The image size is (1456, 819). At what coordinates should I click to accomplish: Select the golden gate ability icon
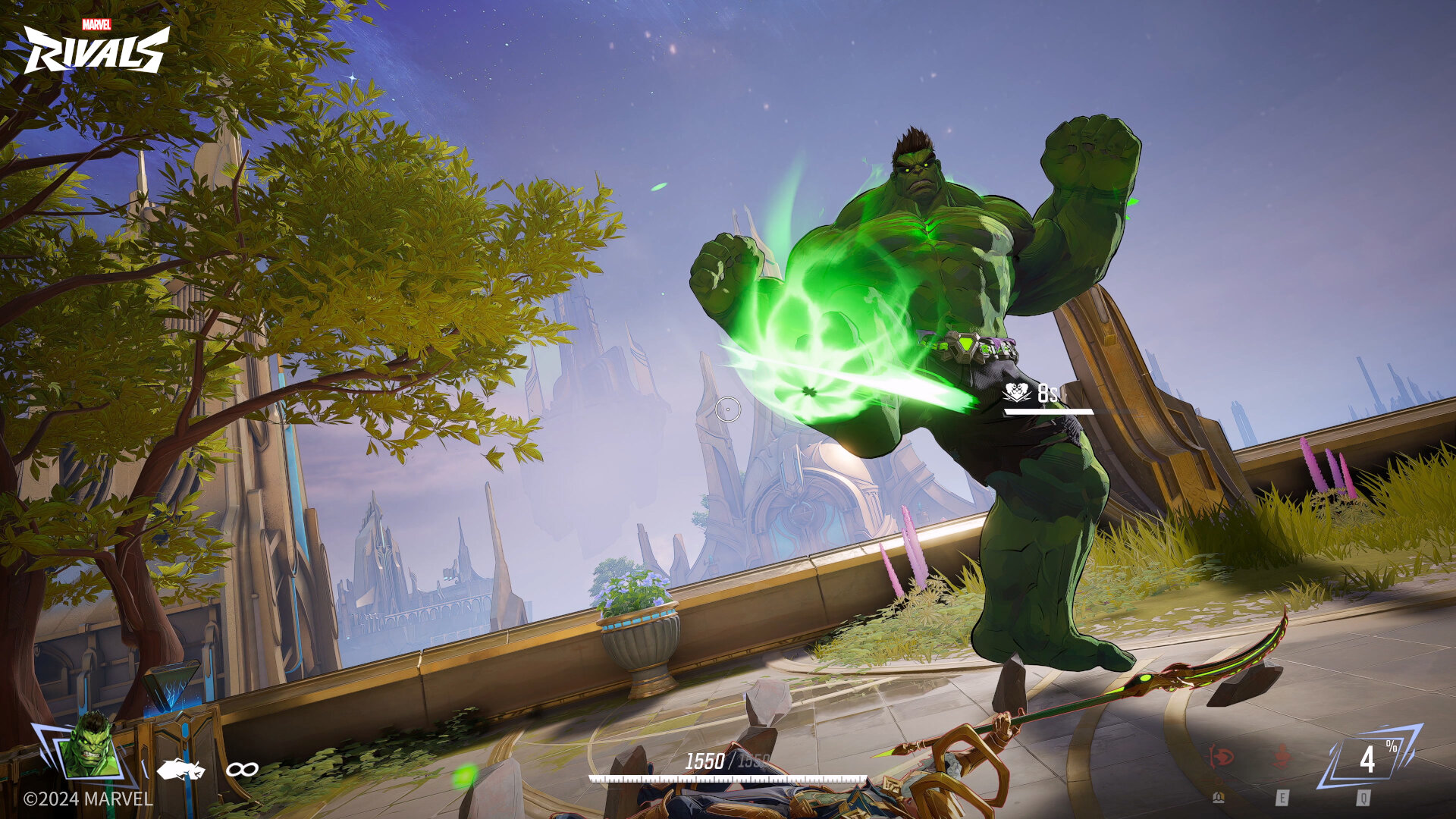[1219, 798]
